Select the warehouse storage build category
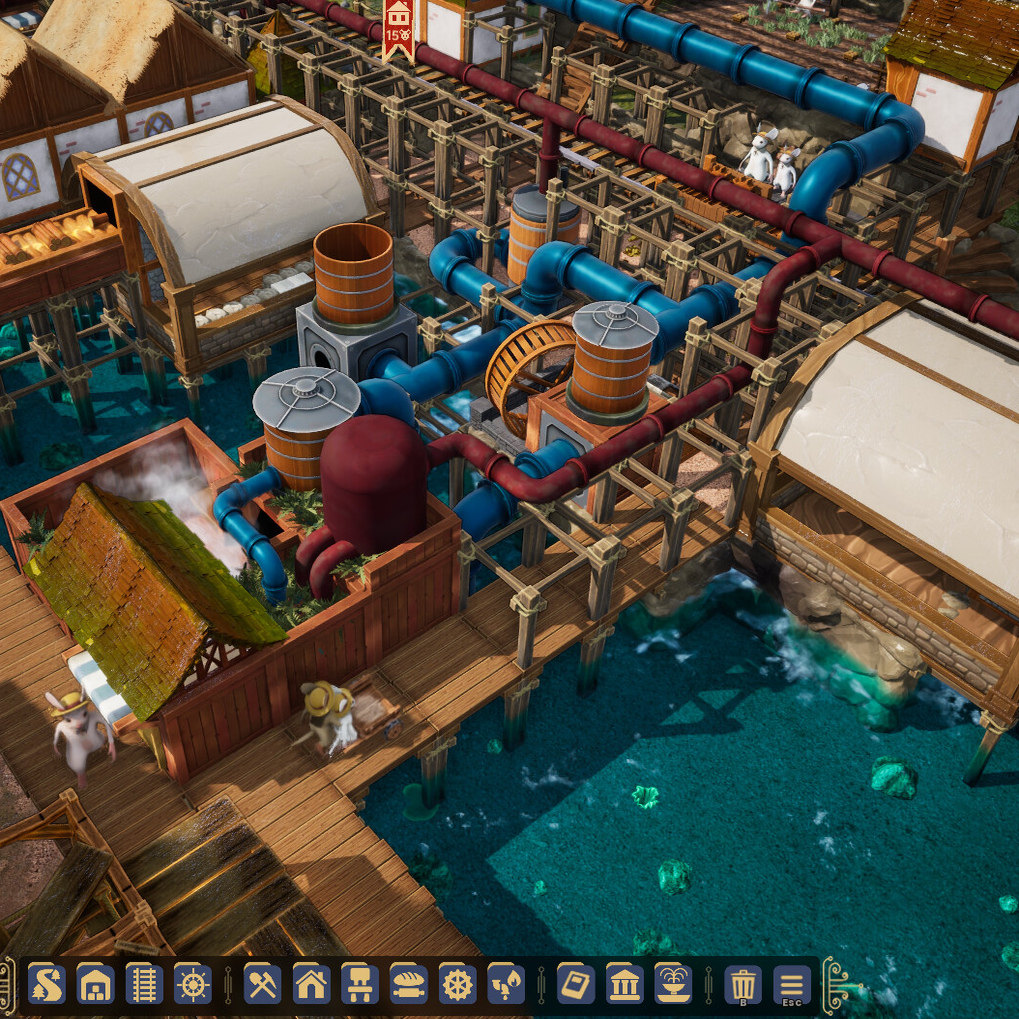1019x1019 pixels. click(96, 984)
